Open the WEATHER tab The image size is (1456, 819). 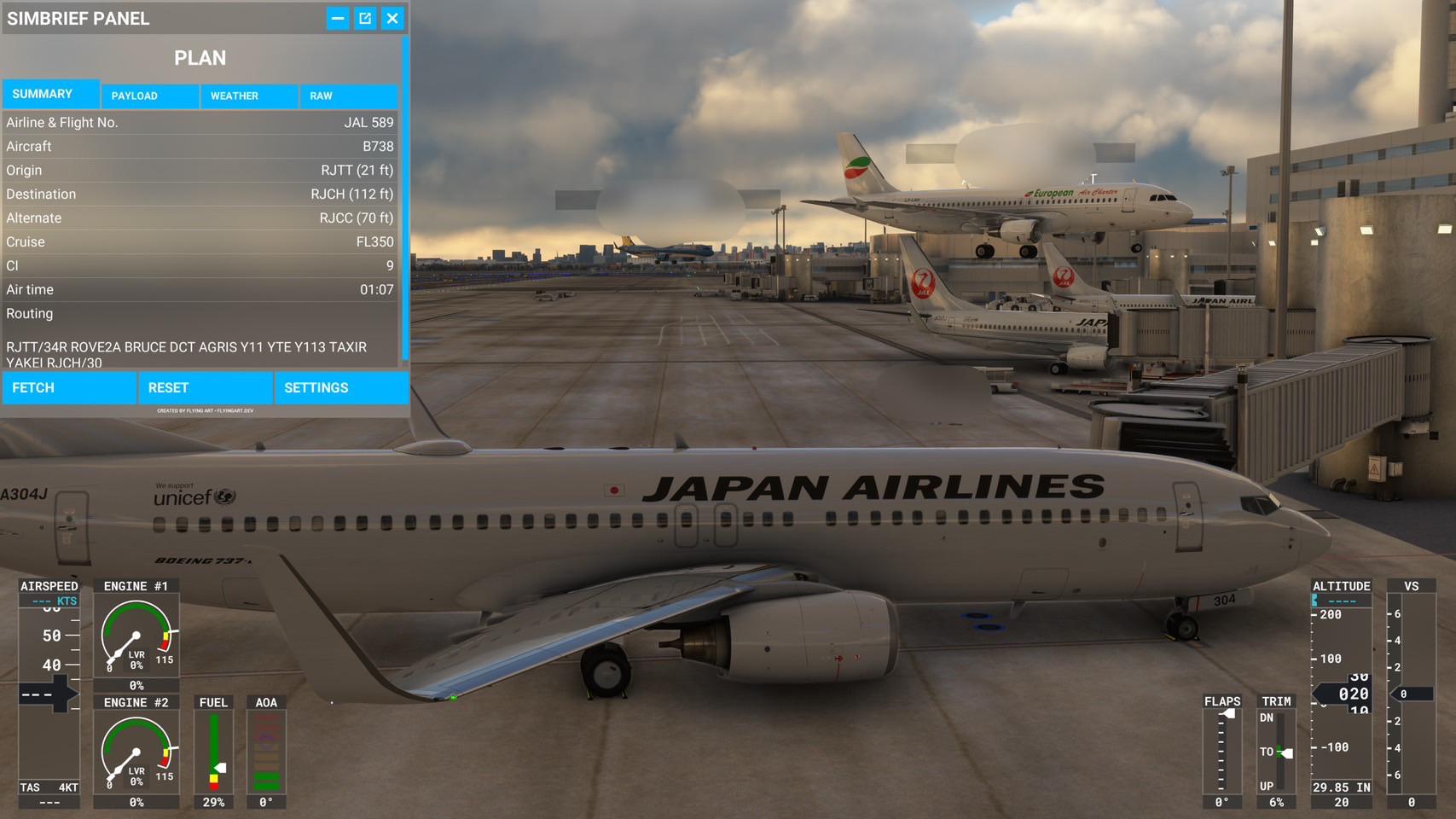click(x=248, y=96)
